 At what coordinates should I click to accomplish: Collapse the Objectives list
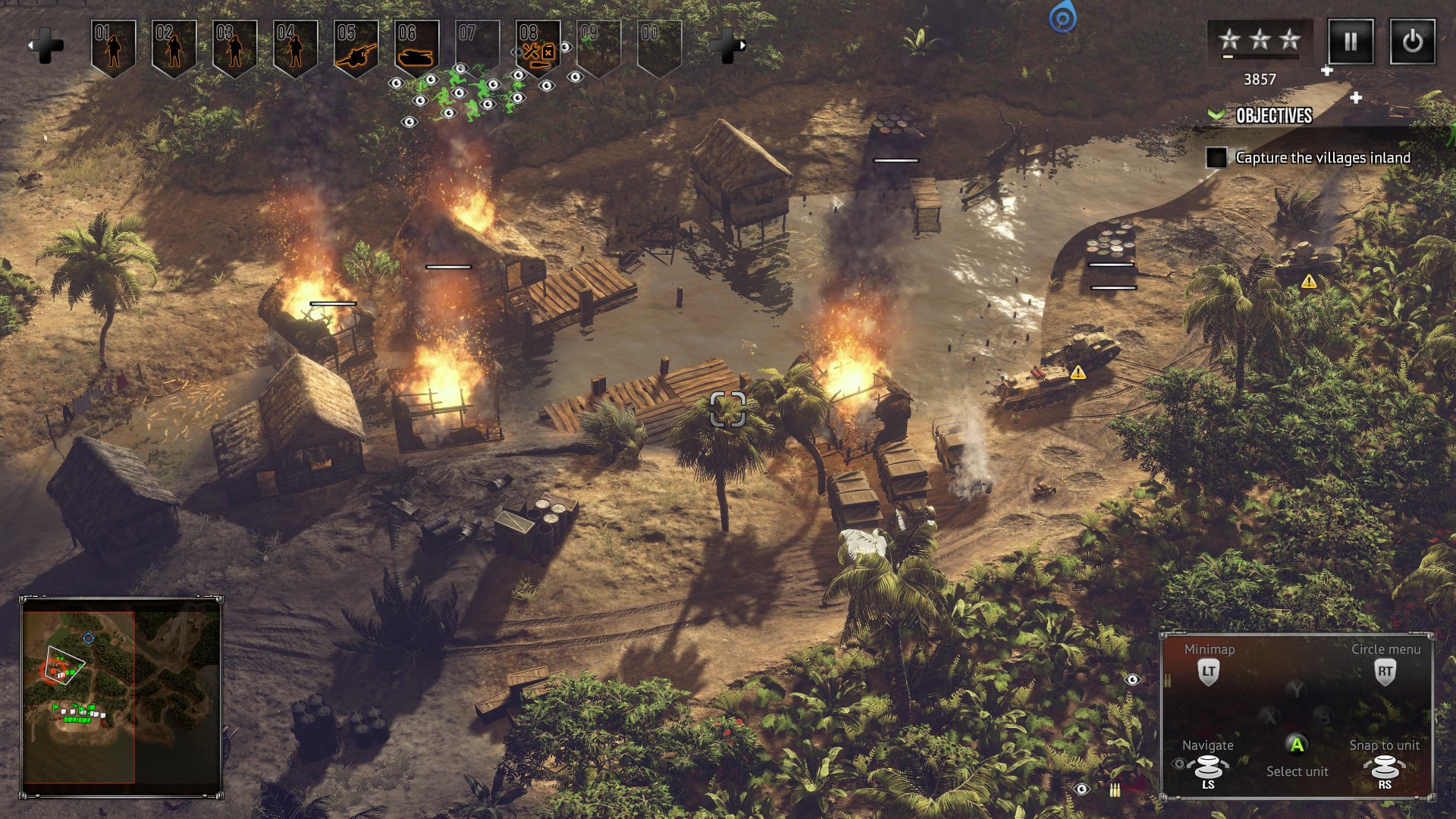point(1216,115)
